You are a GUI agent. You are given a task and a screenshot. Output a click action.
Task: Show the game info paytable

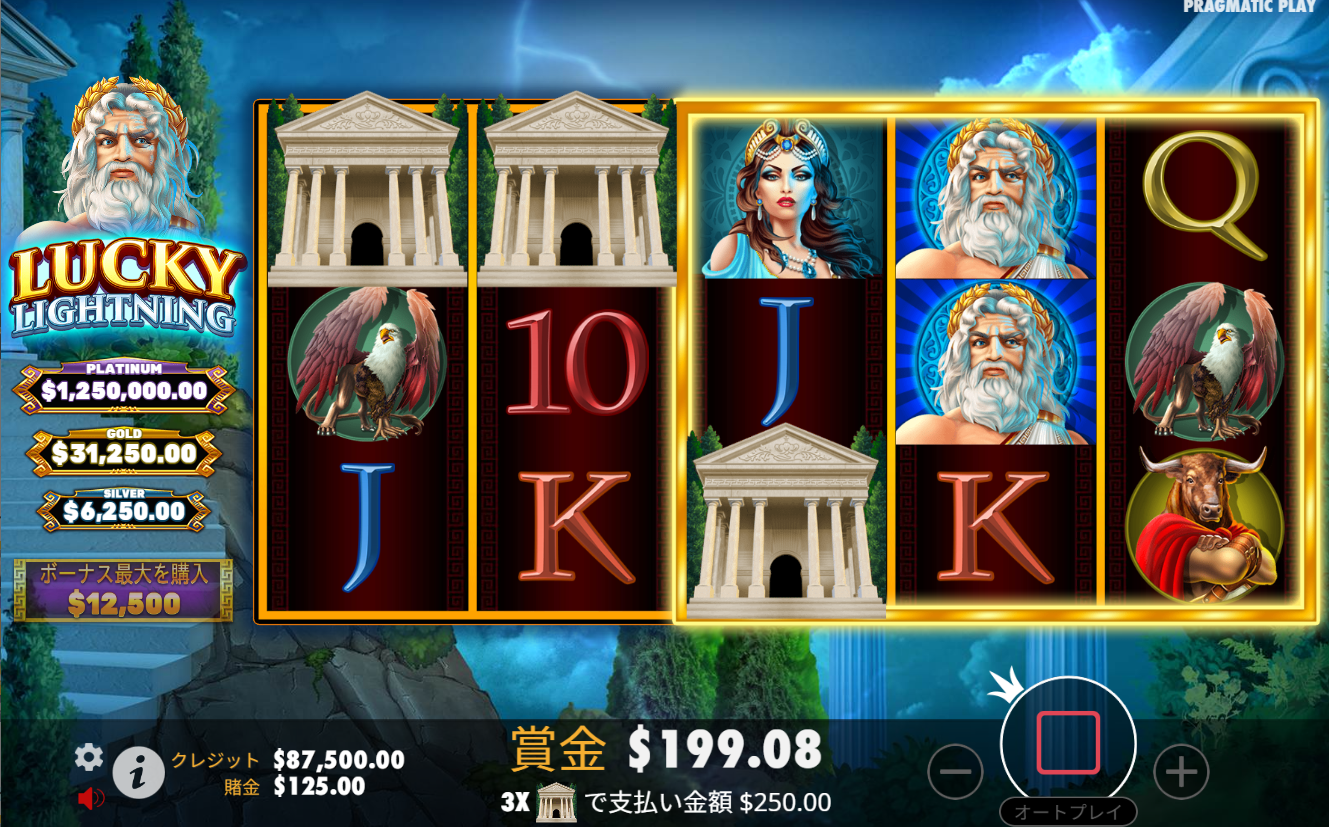coord(138,771)
